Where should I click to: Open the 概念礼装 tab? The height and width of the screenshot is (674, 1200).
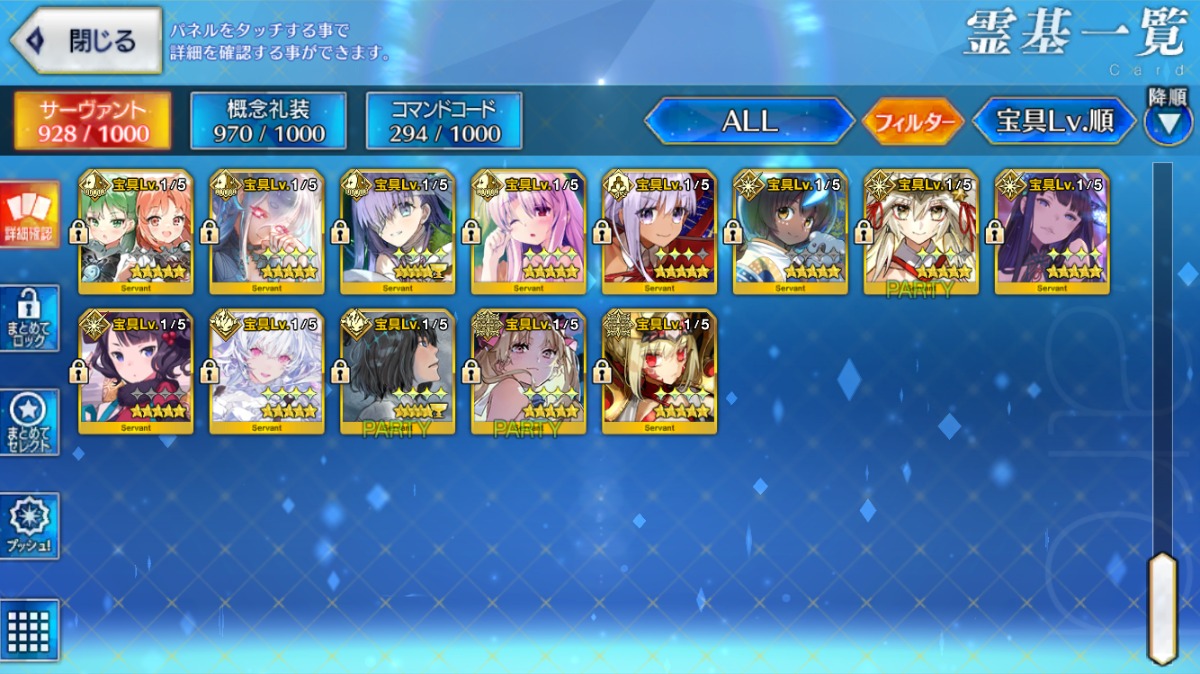[x=268, y=121]
